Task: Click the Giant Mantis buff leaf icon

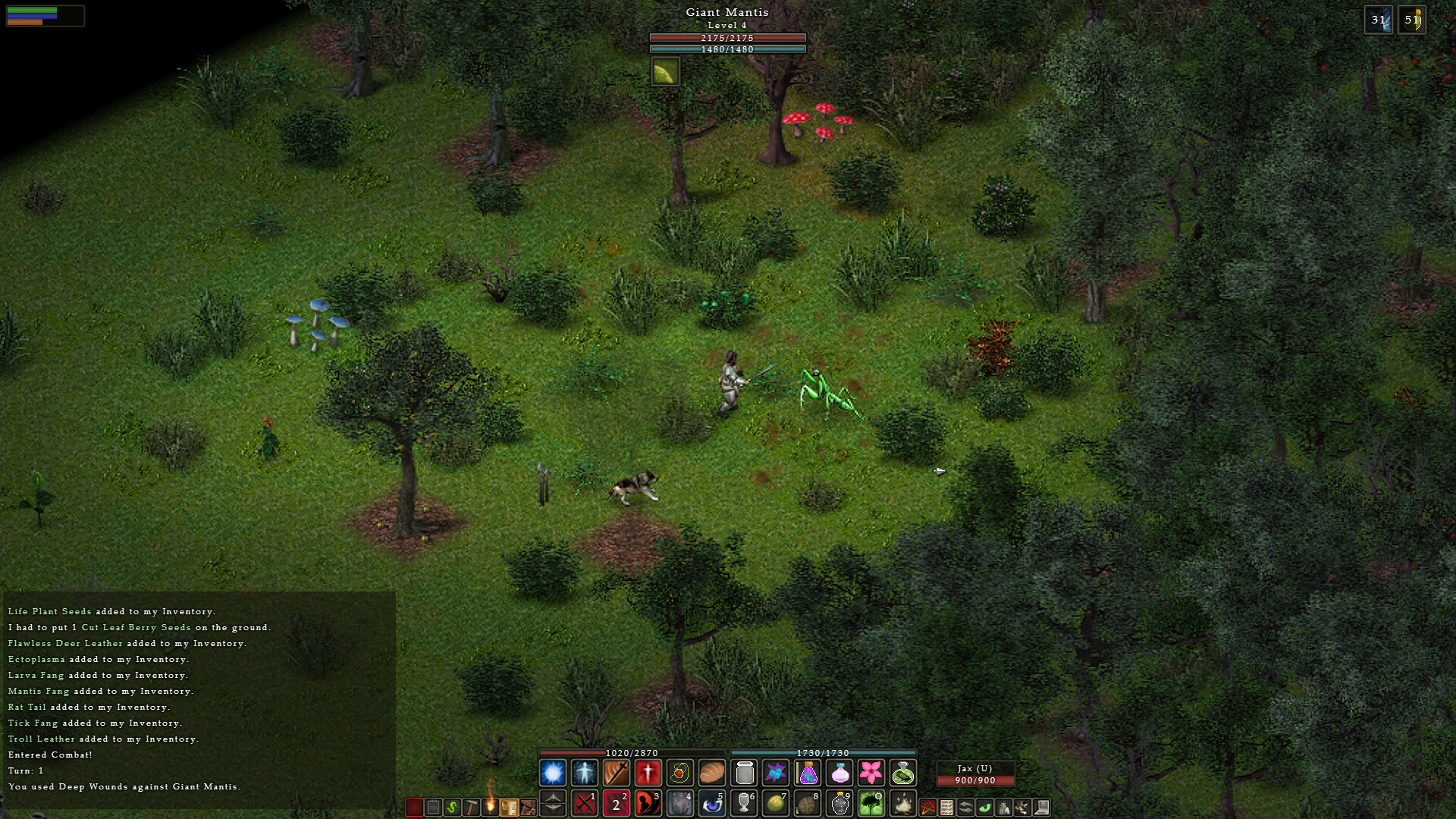Action: [665, 72]
